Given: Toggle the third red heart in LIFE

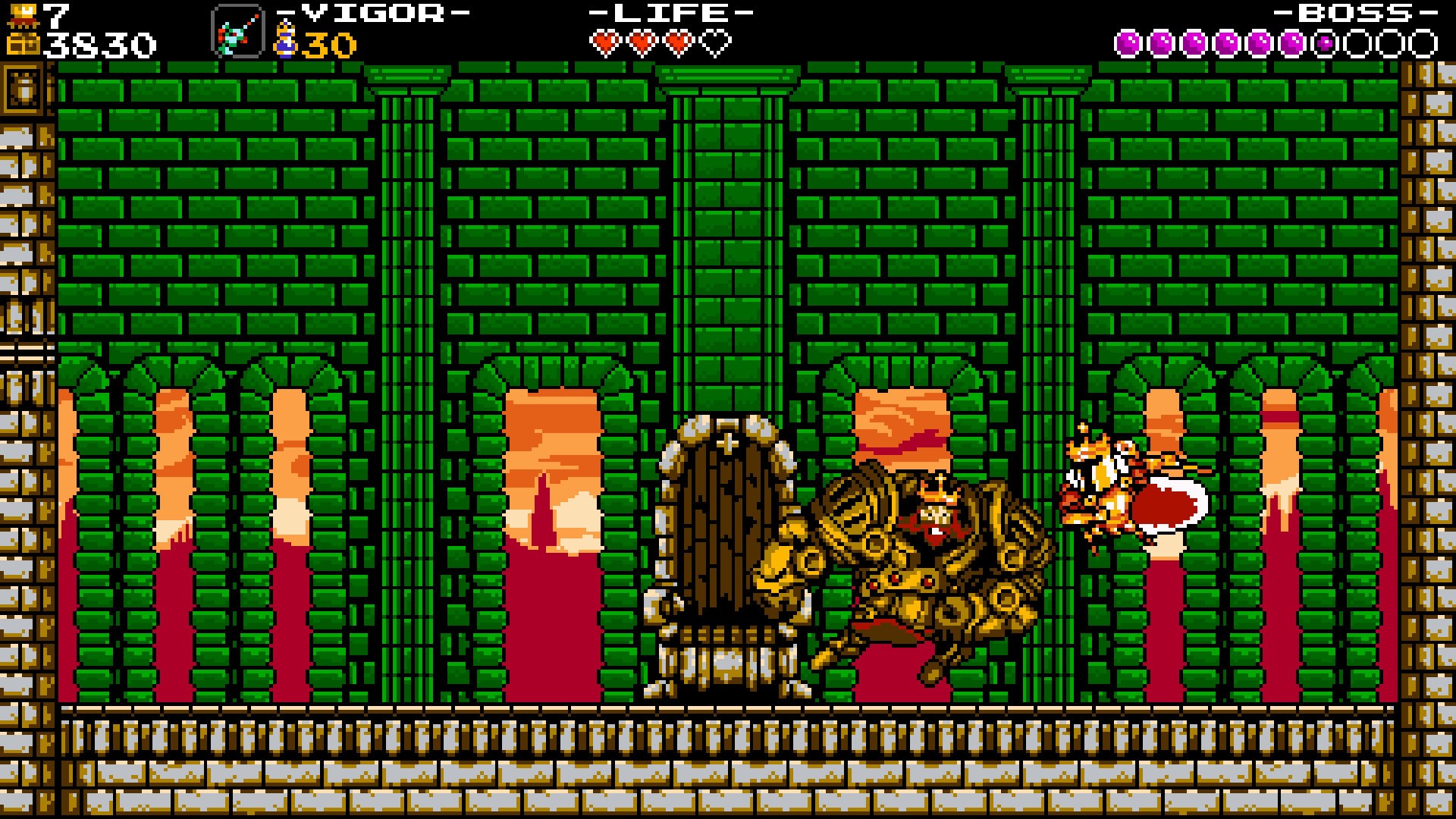Looking at the screenshot, I should [x=679, y=42].
